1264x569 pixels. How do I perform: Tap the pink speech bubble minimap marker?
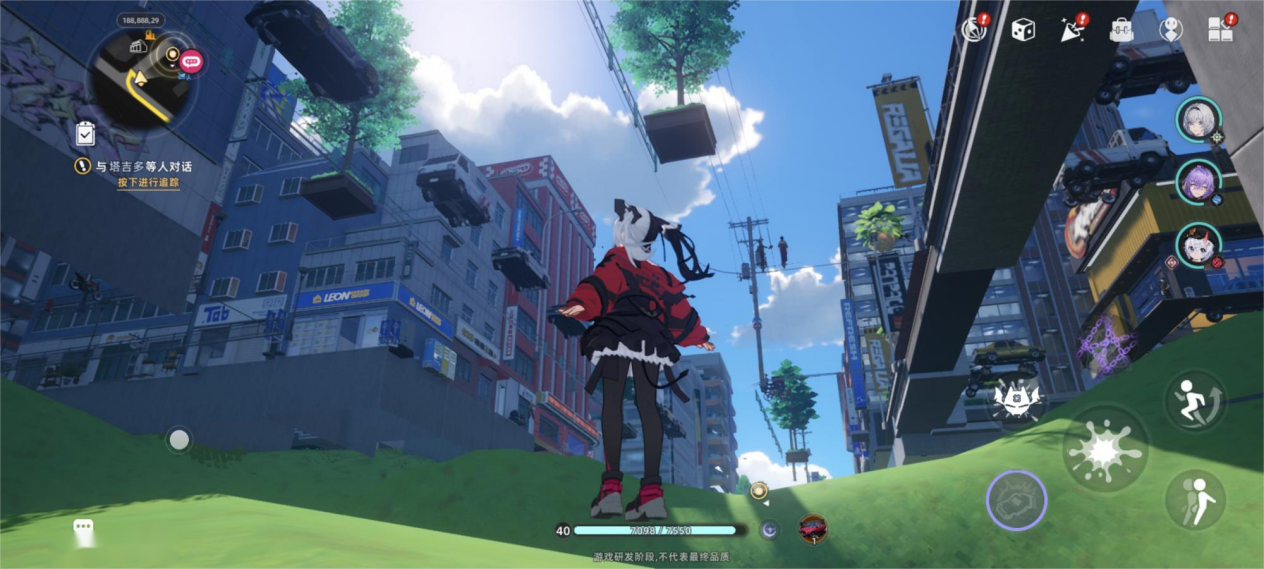click(x=191, y=61)
